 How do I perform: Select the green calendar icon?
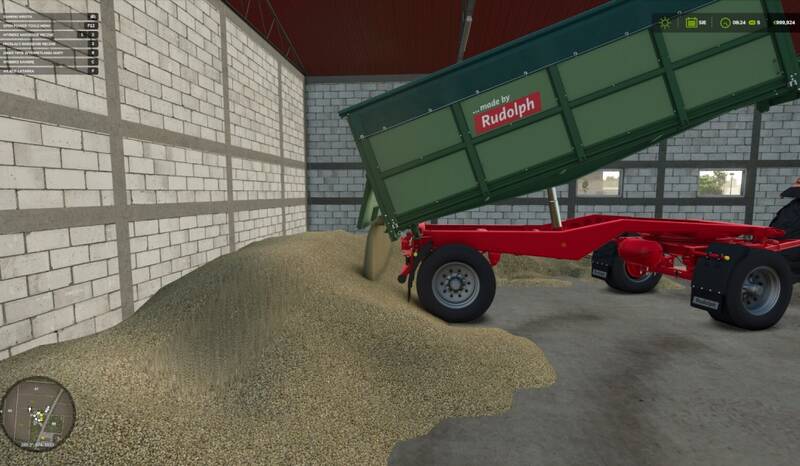(691, 22)
